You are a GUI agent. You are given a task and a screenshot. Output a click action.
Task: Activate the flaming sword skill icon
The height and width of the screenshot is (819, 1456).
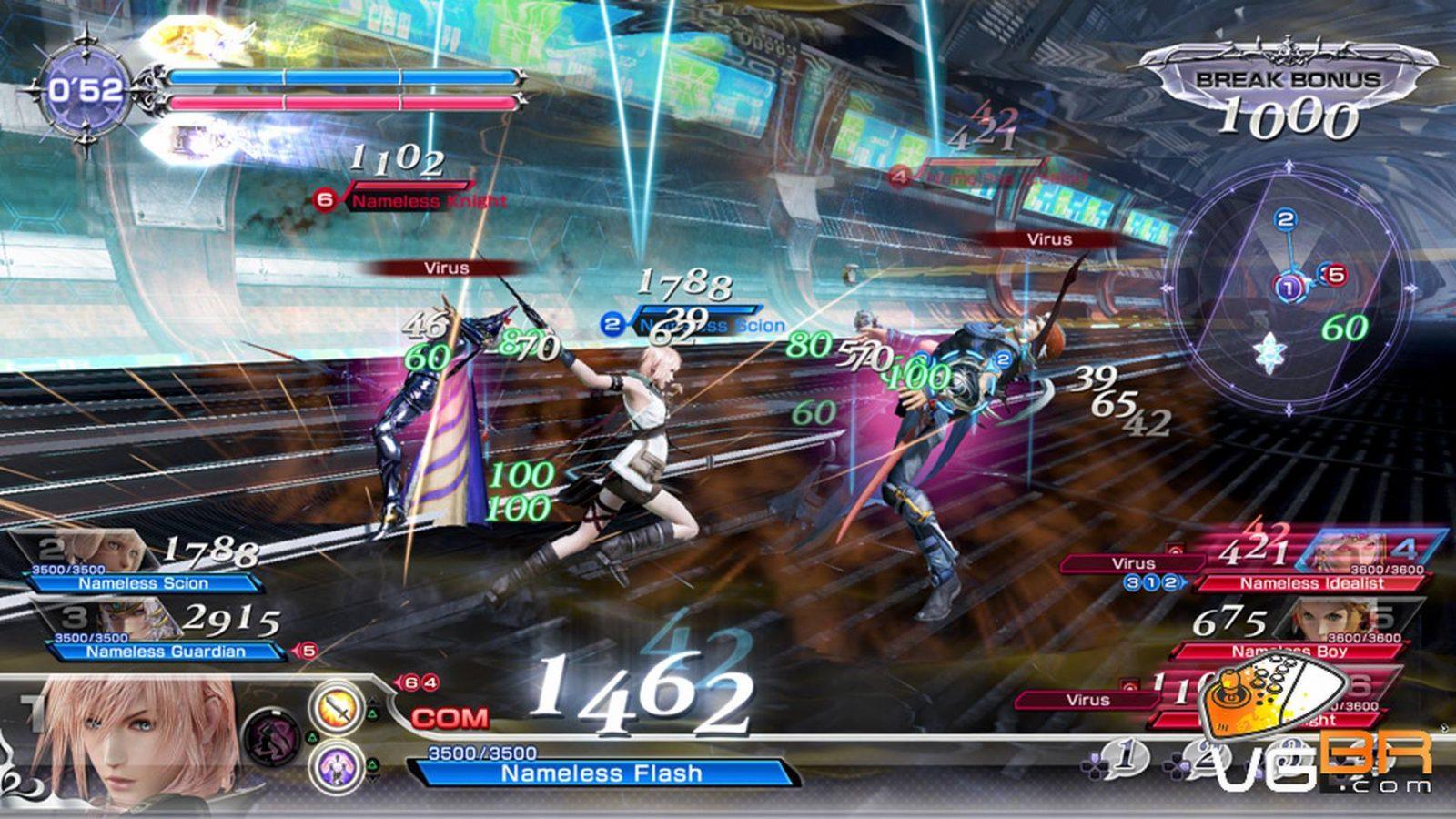point(339,707)
